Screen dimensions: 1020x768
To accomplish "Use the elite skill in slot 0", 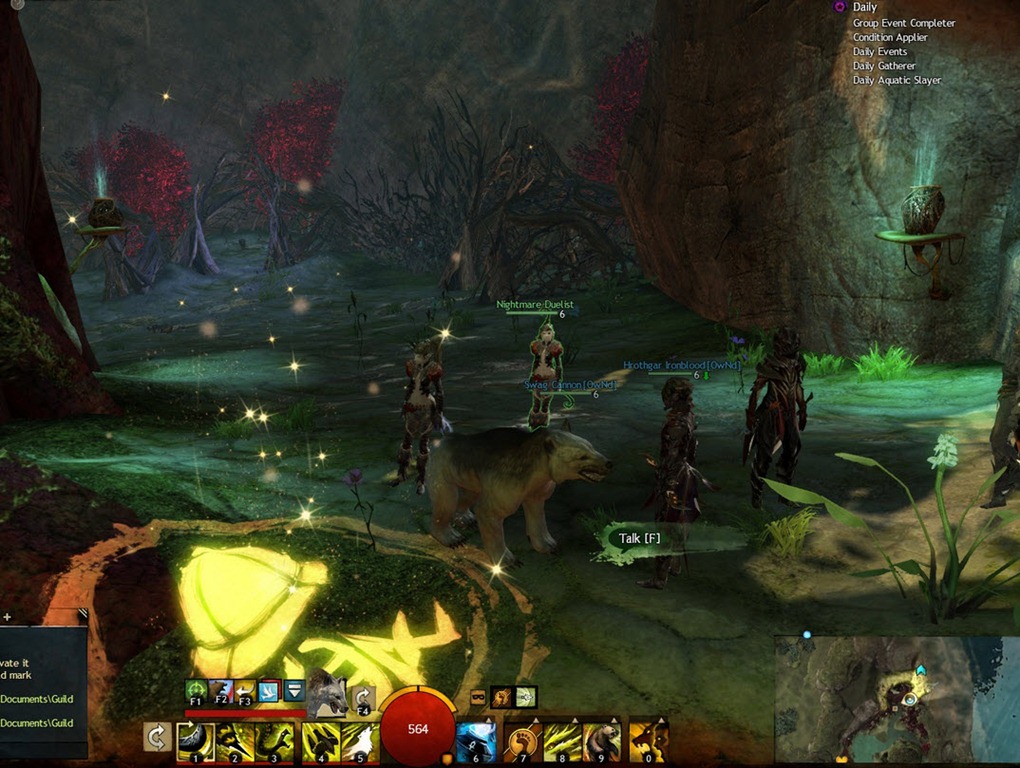I will pyautogui.click(x=648, y=741).
